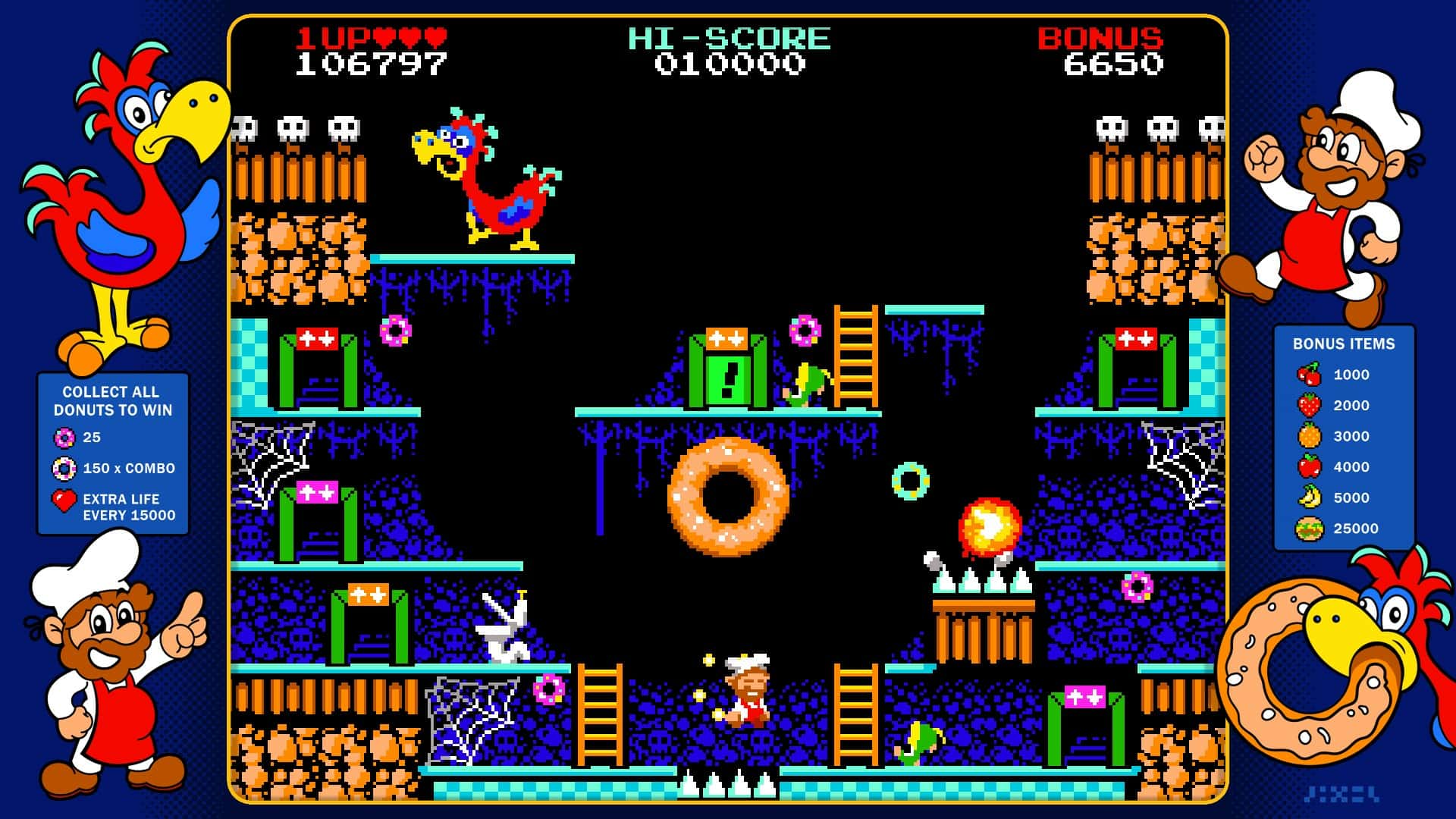Click the extra life heart icon

(65, 500)
